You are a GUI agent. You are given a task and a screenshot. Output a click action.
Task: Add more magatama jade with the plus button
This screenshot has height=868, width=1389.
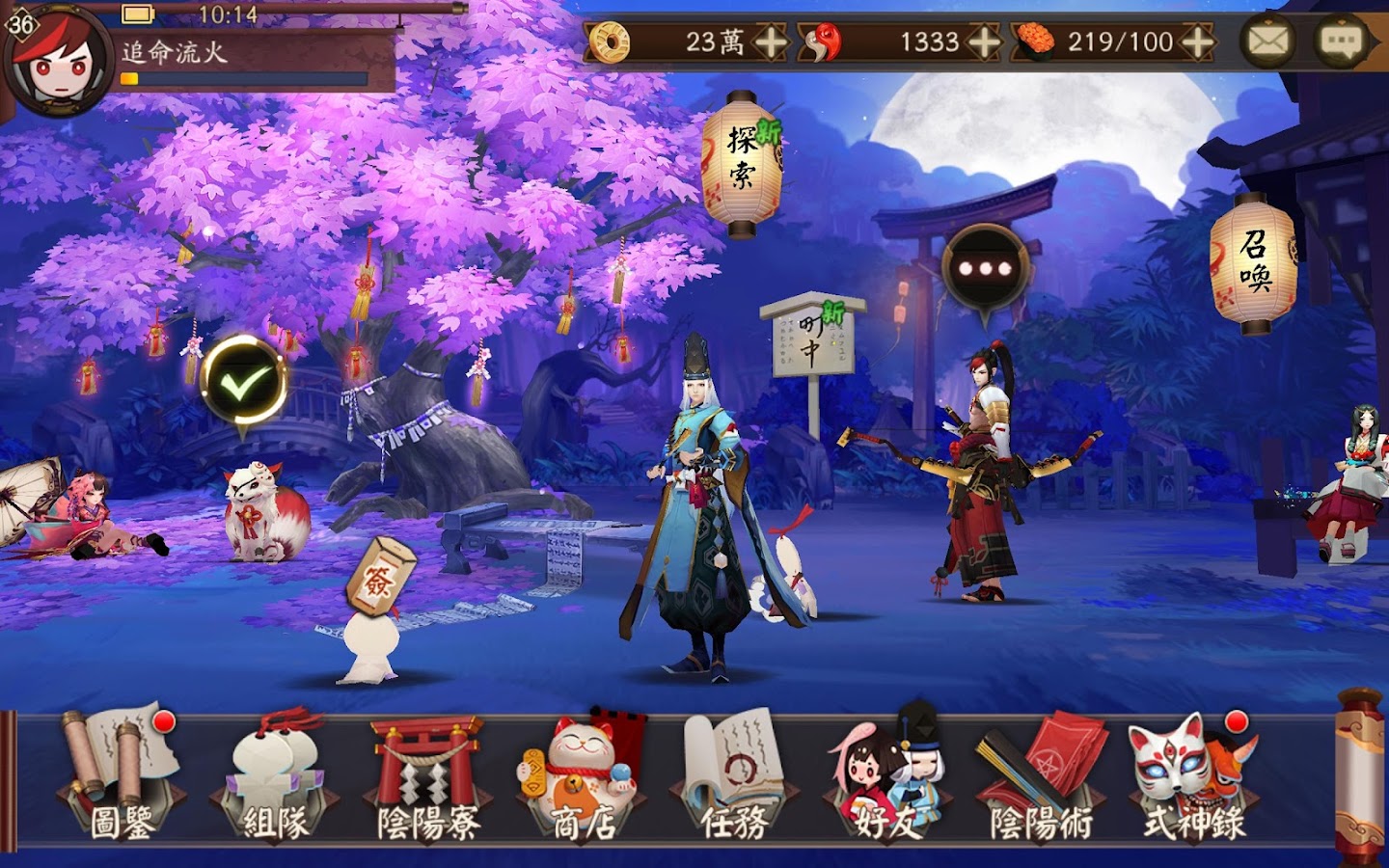983,42
